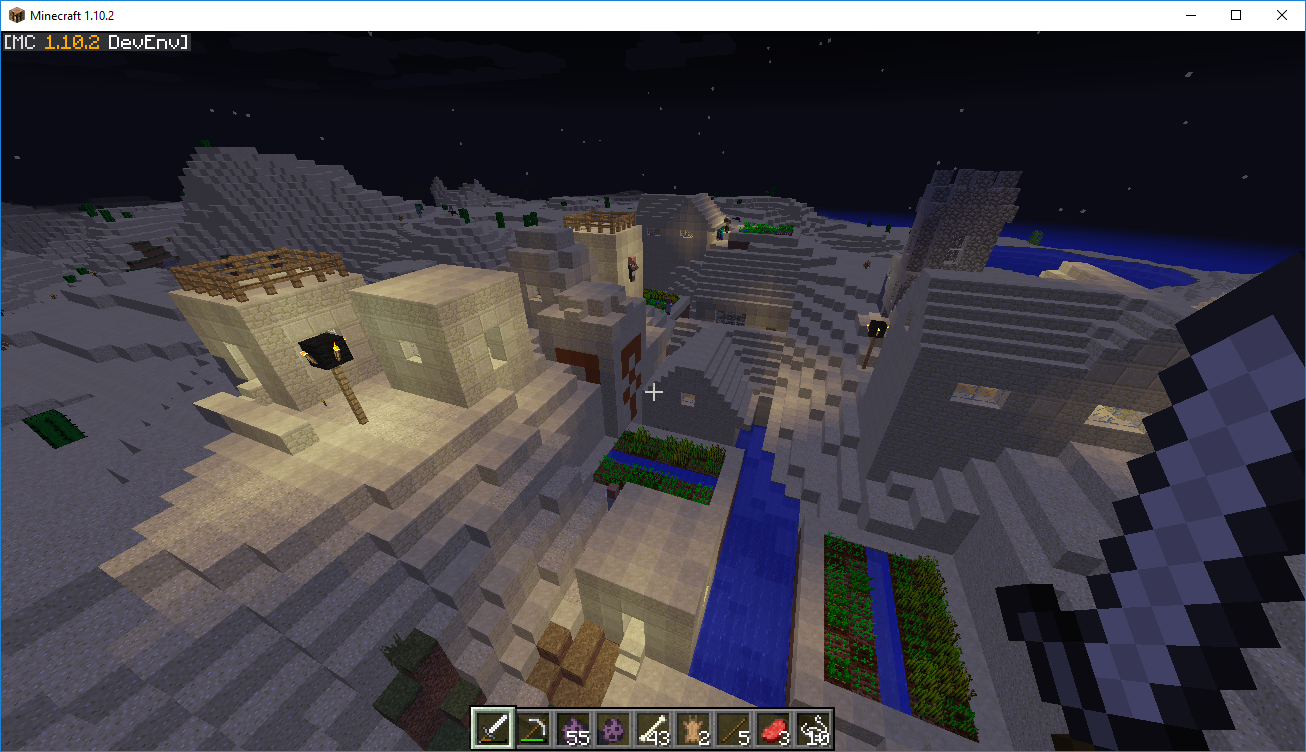Choose the spawn egg stack of 55
This screenshot has width=1306, height=752.
[573, 728]
